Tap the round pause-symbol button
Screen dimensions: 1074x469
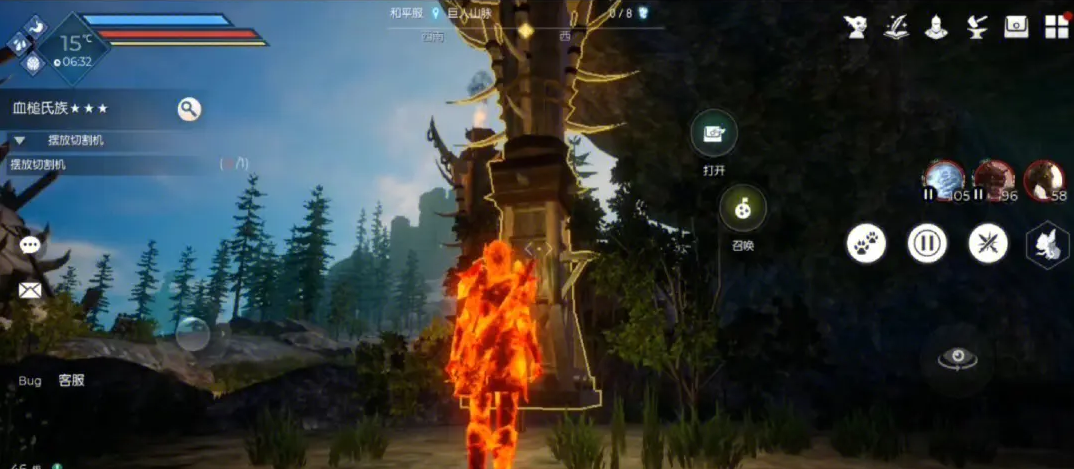(927, 243)
